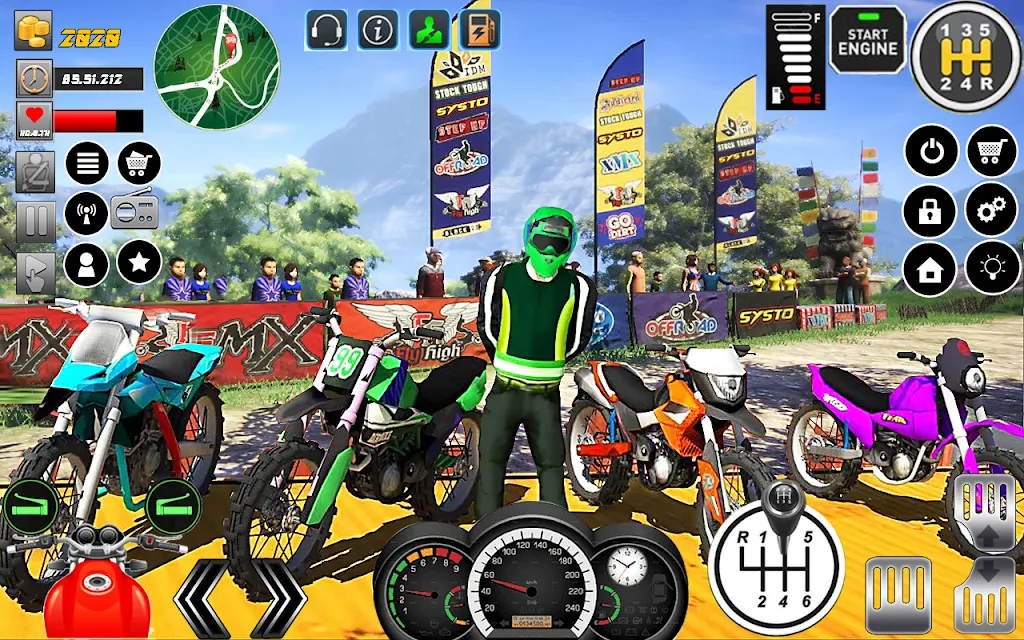Open the shop cart beside the power button
The width and height of the screenshot is (1024, 640).
991,152
